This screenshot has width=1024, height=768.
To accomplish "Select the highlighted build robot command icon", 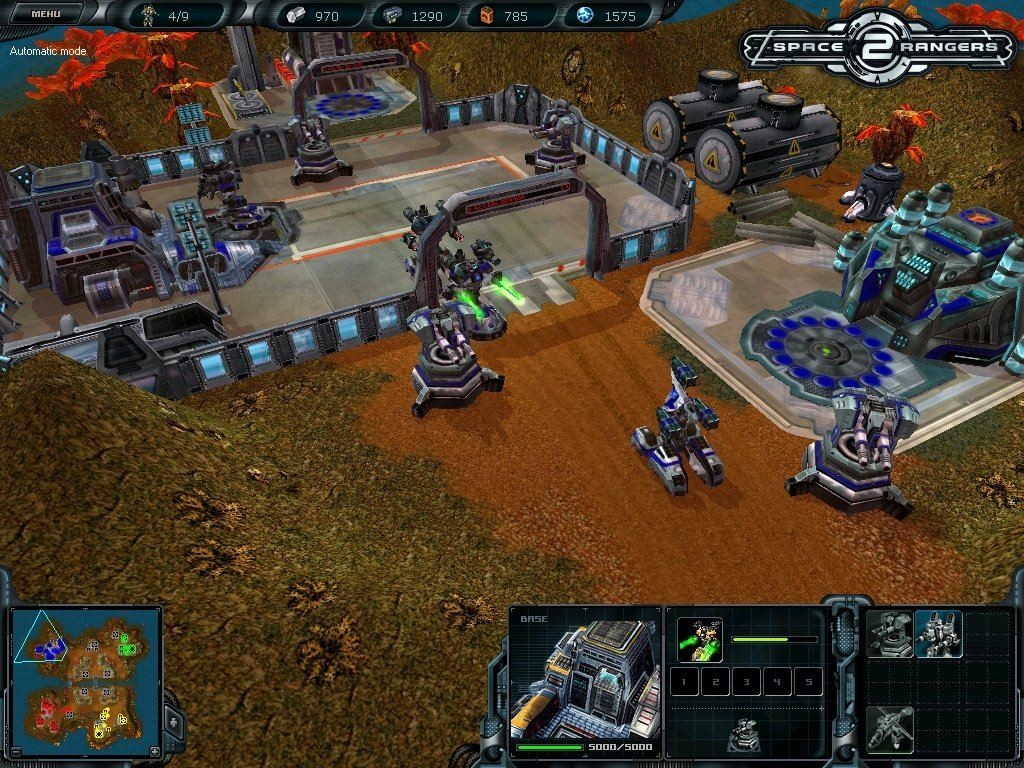I will coord(939,634).
